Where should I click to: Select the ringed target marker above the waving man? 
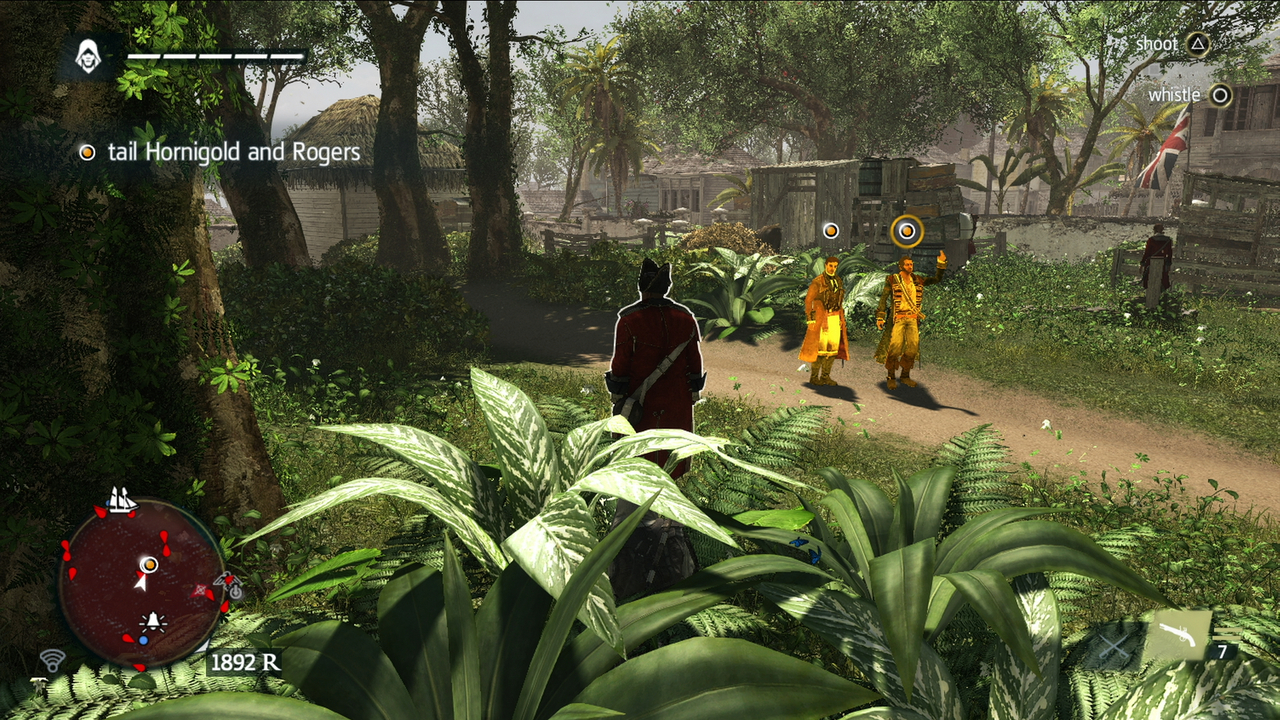pos(906,232)
